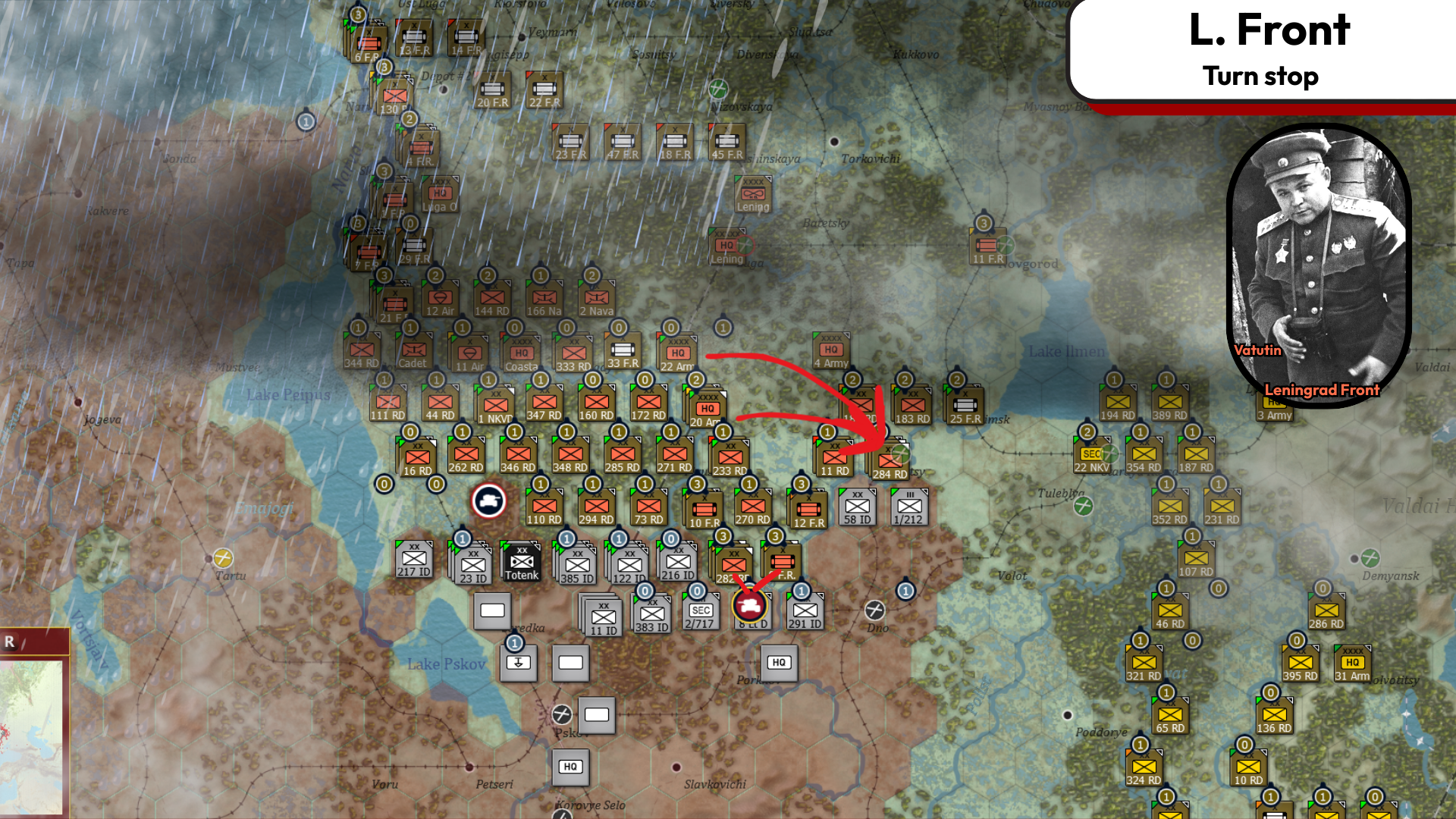Click the white circled tank battle marker

click(489, 500)
